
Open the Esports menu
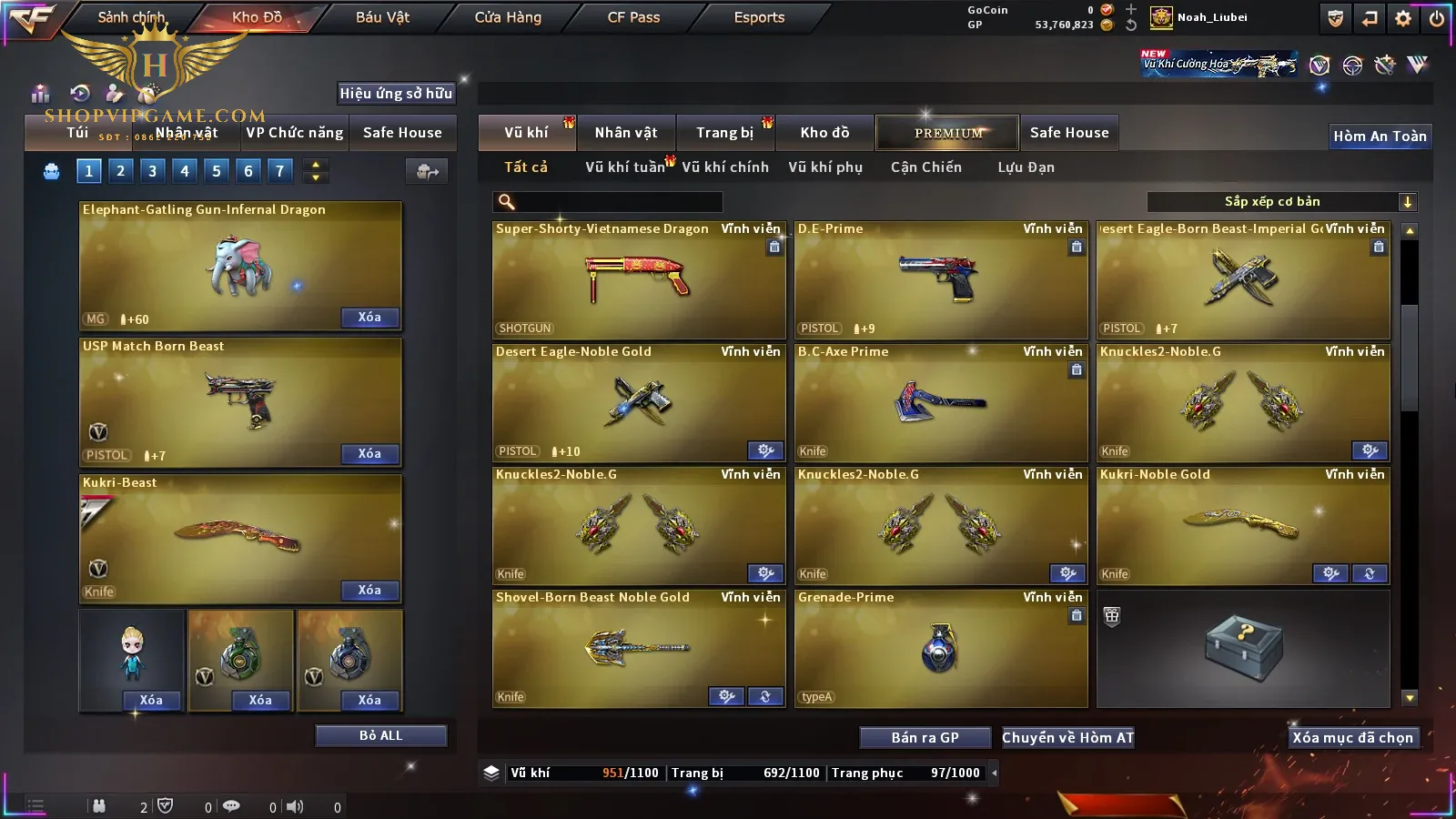coord(759,17)
